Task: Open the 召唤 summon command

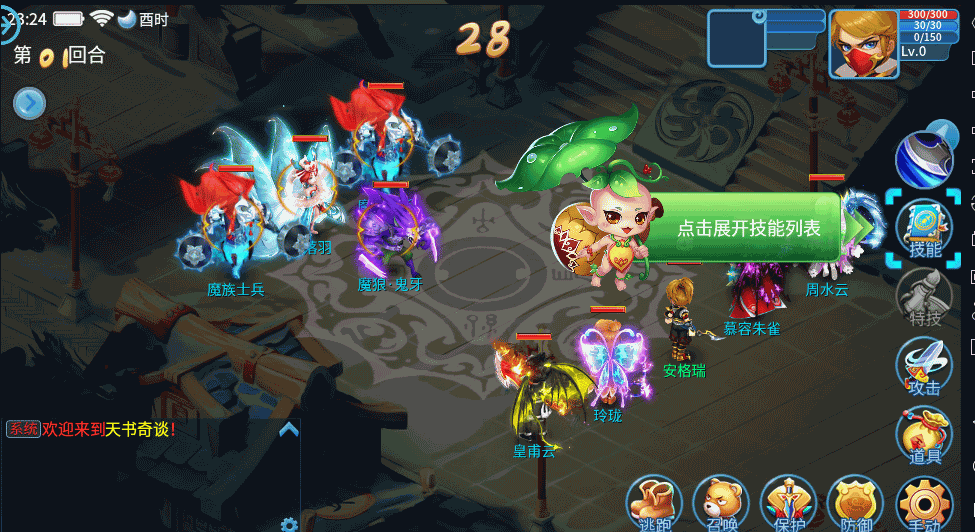Action: coord(721,504)
